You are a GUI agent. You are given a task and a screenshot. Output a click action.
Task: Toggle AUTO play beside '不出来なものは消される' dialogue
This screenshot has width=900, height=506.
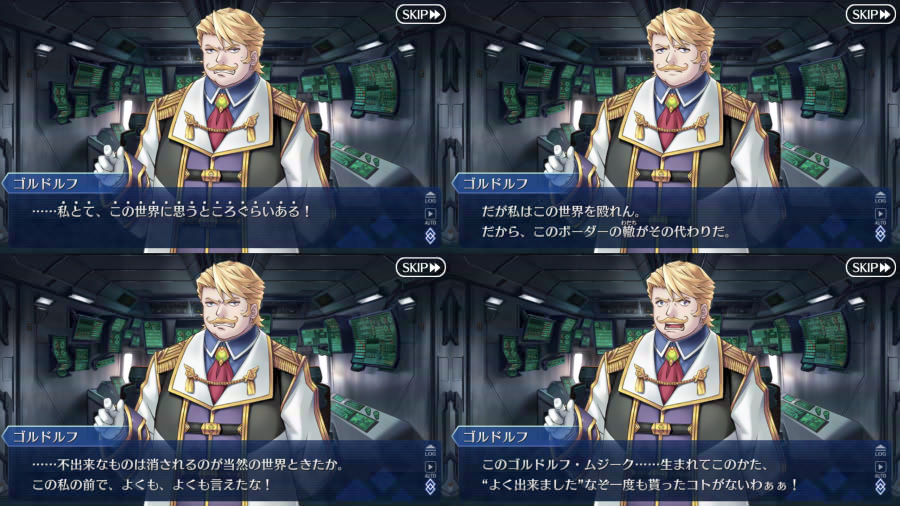point(430,467)
